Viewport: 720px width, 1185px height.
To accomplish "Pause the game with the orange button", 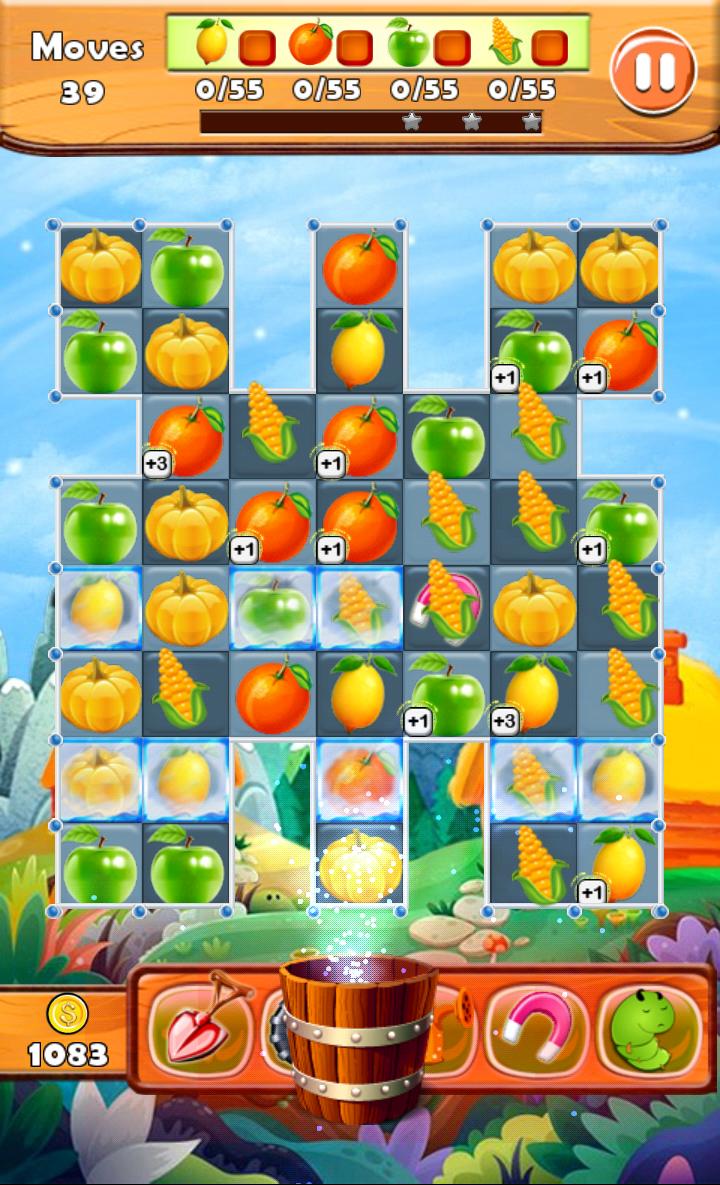I will point(653,70).
